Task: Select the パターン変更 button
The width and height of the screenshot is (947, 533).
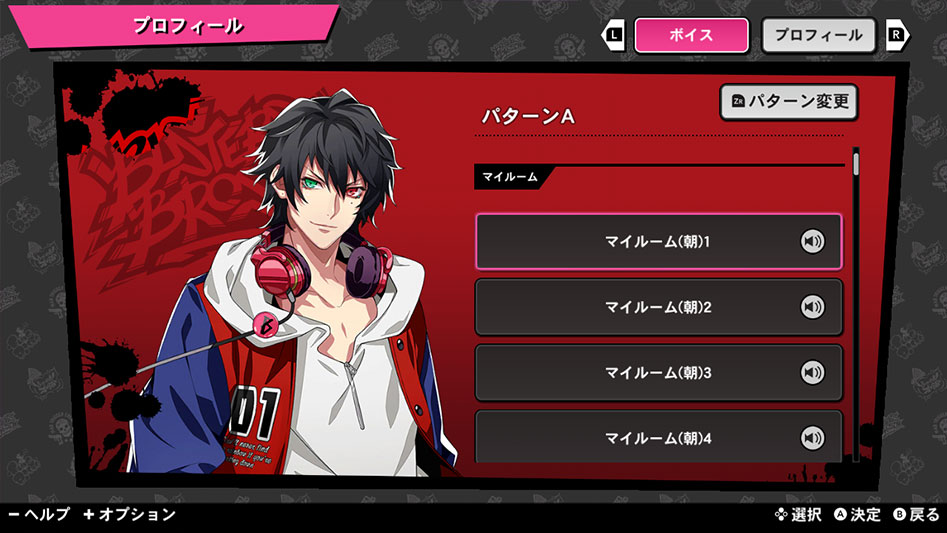Action: point(788,102)
